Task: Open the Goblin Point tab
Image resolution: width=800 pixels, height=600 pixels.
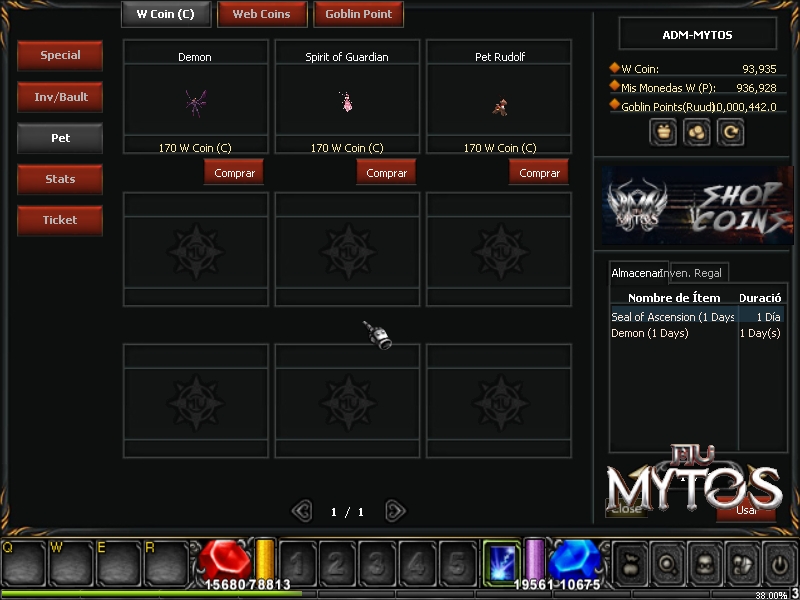Action: coord(358,14)
